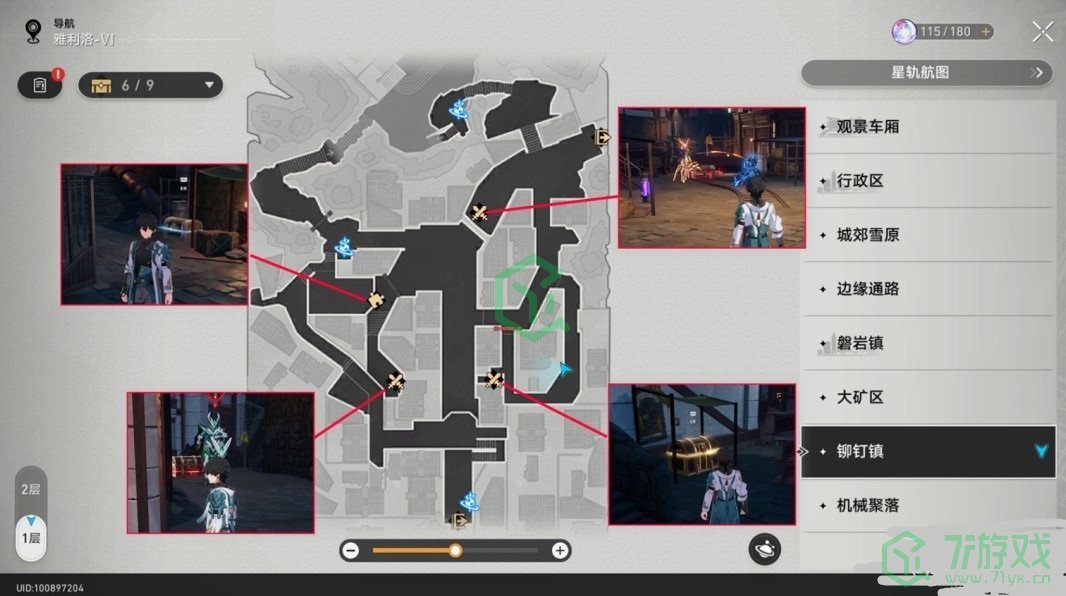Image resolution: width=1066 pixels, height=596 pixels.
Task: Zoom out the map with minus button
Action: click(x=351, y=550)
